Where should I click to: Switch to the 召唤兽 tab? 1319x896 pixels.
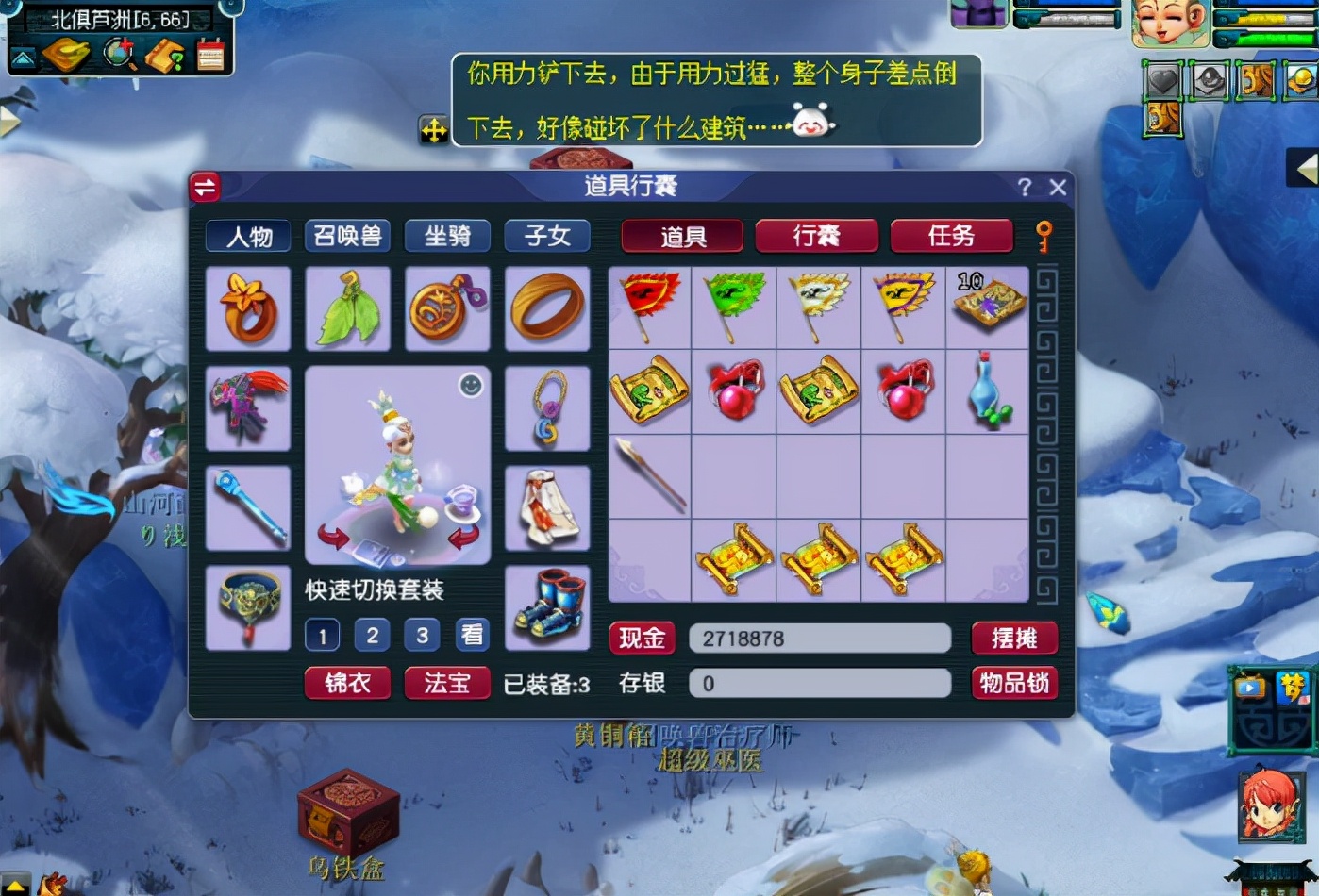point(347,236)
